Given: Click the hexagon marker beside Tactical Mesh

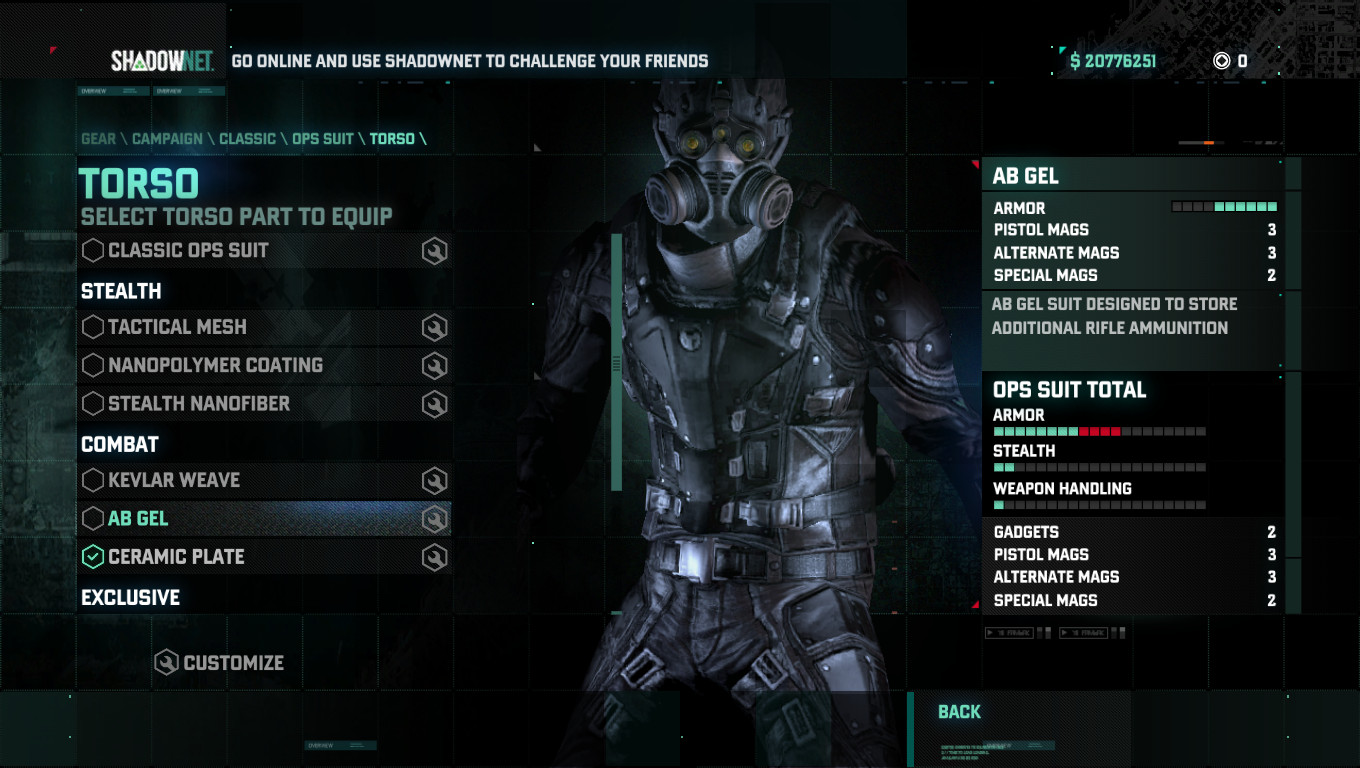Looking at the screenshot, I should click(91, 327).
